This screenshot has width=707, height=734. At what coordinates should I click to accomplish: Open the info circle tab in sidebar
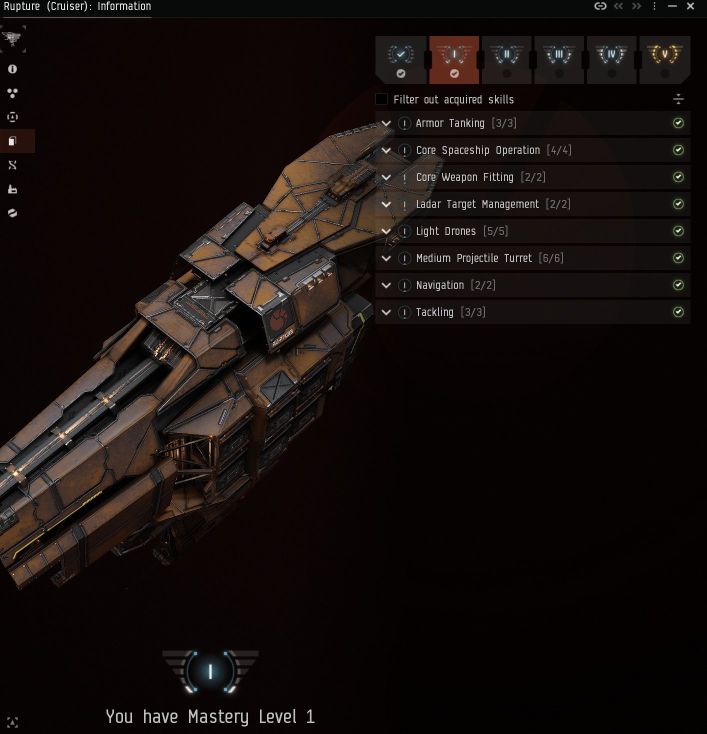click(12, 69)
